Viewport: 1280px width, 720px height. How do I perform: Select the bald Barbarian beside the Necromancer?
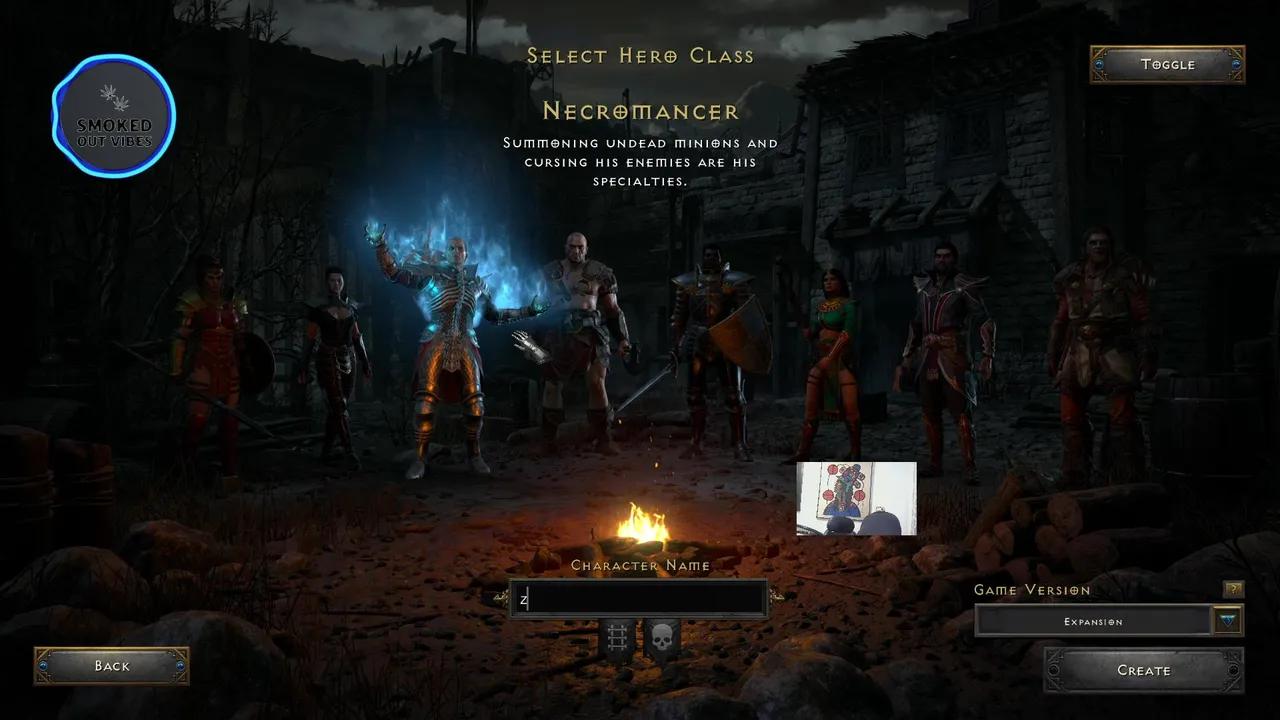tap(580, 320)
